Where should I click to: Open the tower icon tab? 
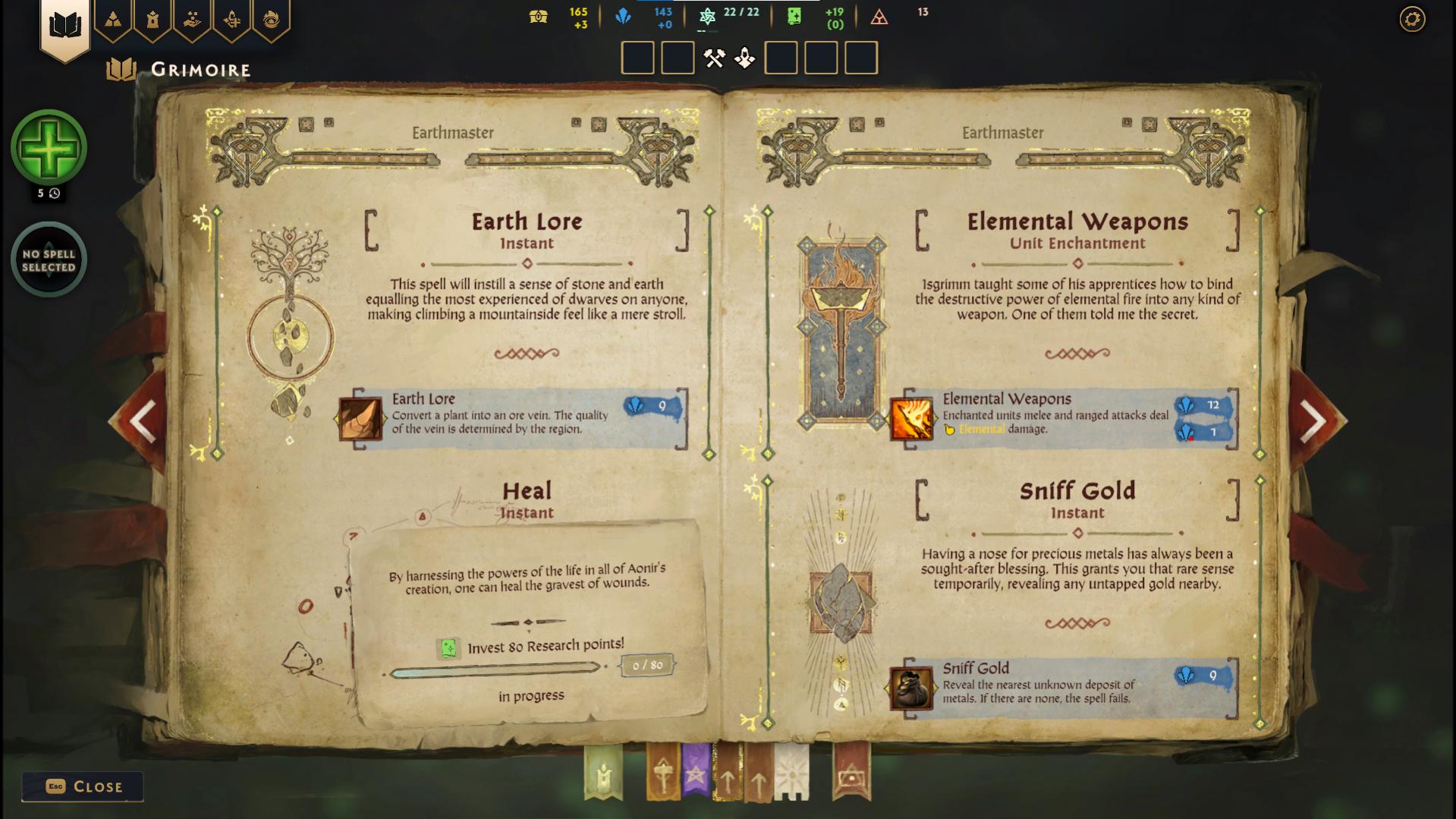click(153, 19)
